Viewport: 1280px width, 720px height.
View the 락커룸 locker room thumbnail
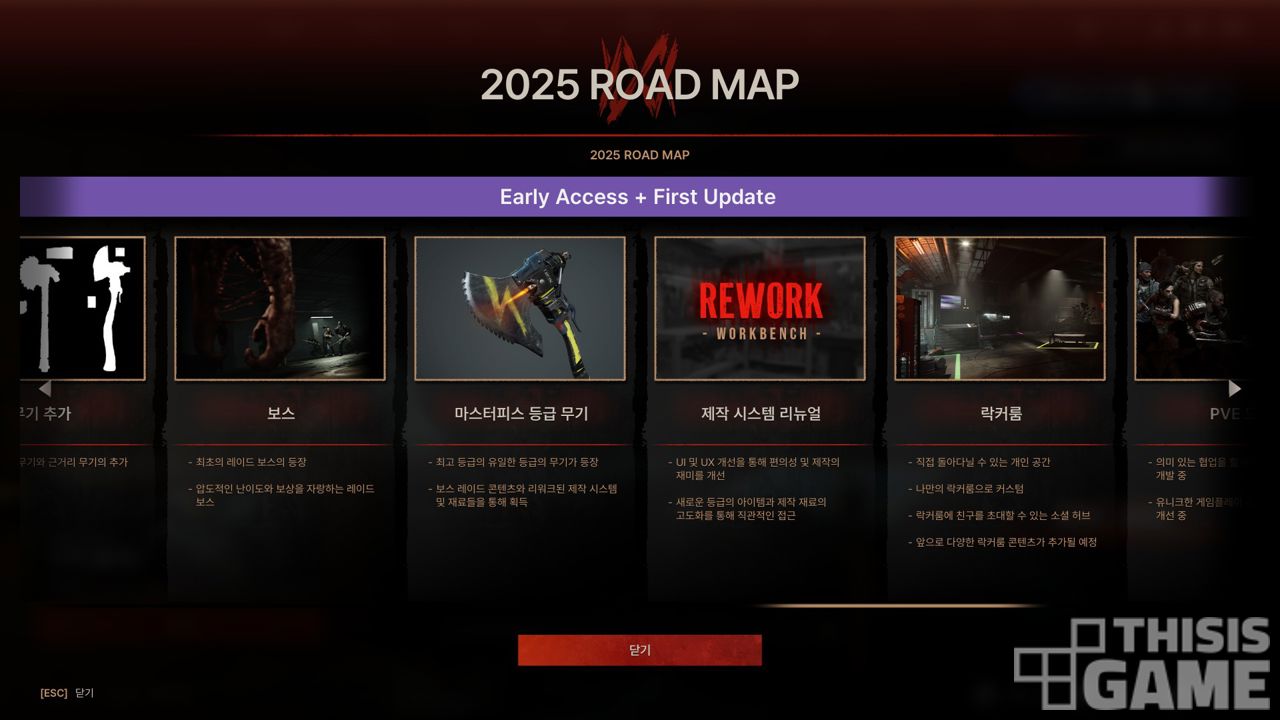[1000, 308]
